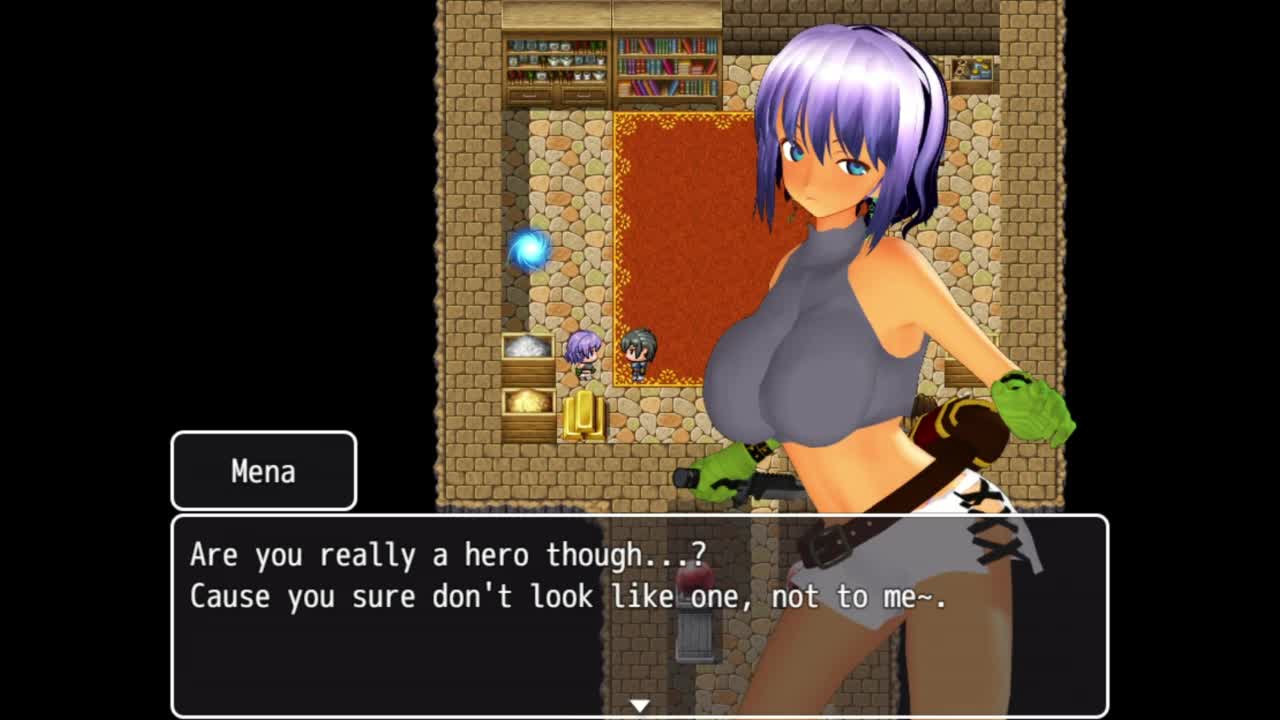1280x720 pixels.
Task: Advance dialogue with the continue arrow
Action: (x=640, y=705)
